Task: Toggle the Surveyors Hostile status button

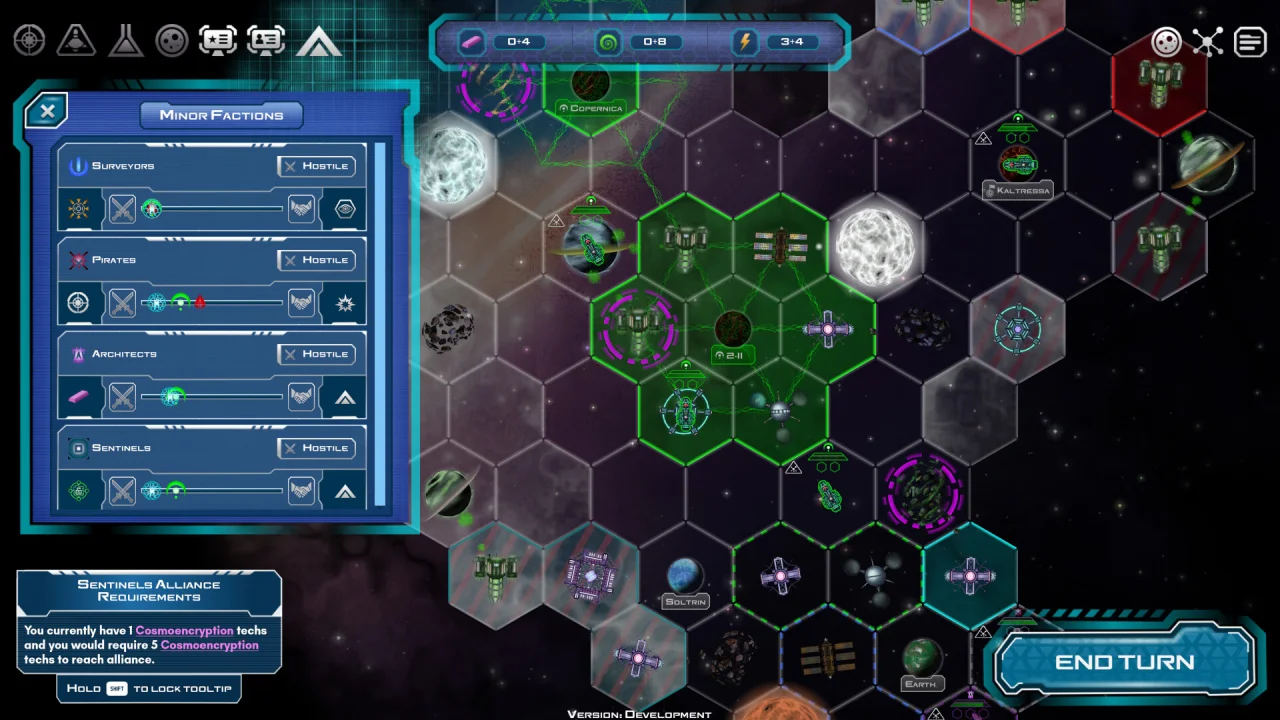Action: click(x=317, y=166)
